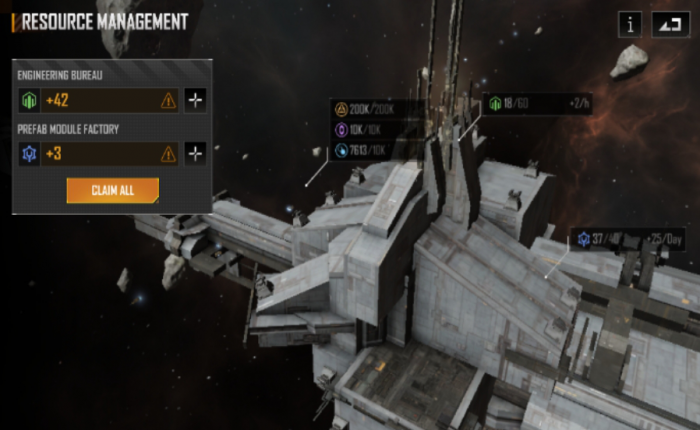Select the 200K/200K metal storage label

coord(372,109)
